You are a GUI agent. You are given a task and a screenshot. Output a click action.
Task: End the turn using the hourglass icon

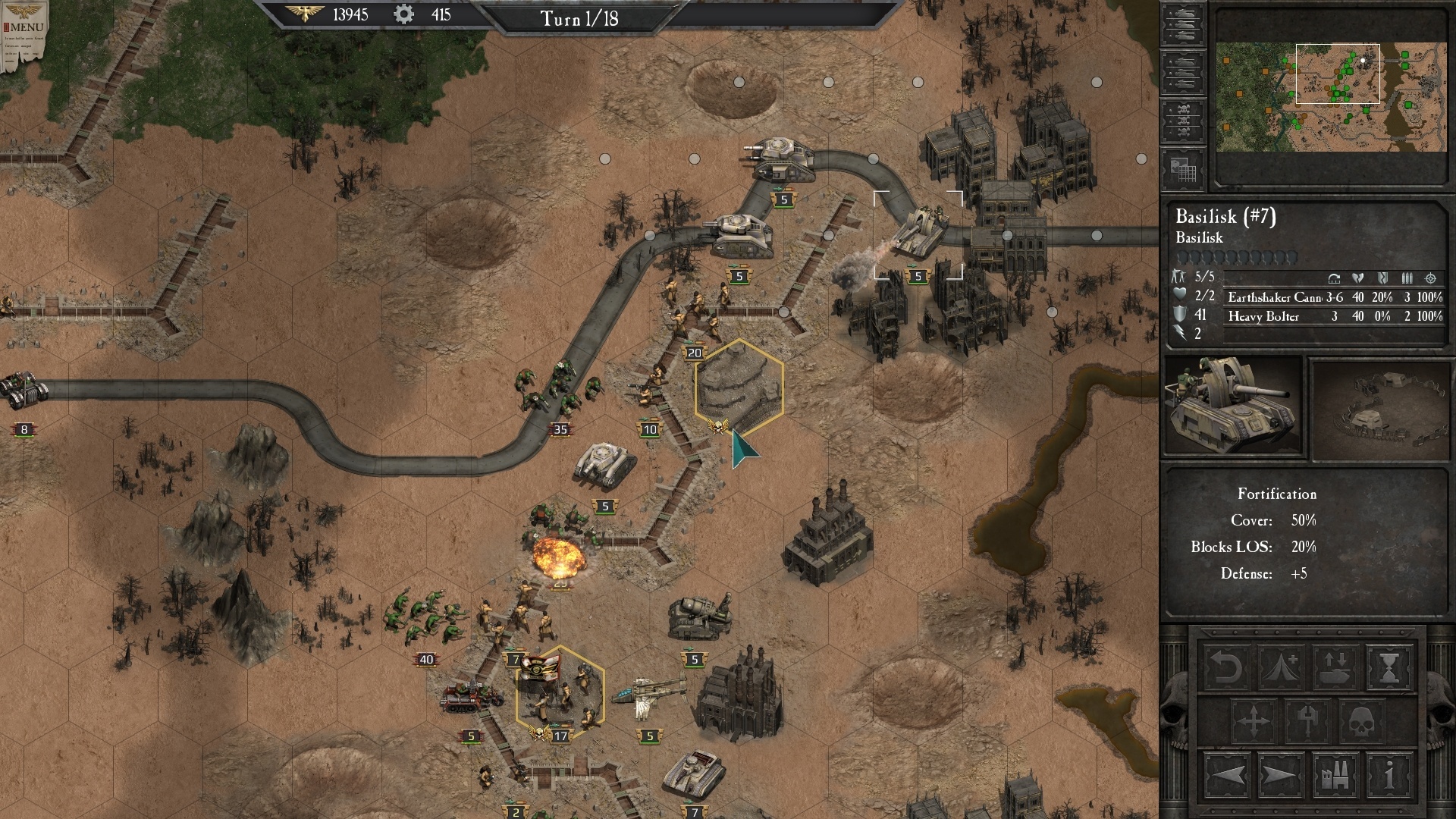(1390, 667)
